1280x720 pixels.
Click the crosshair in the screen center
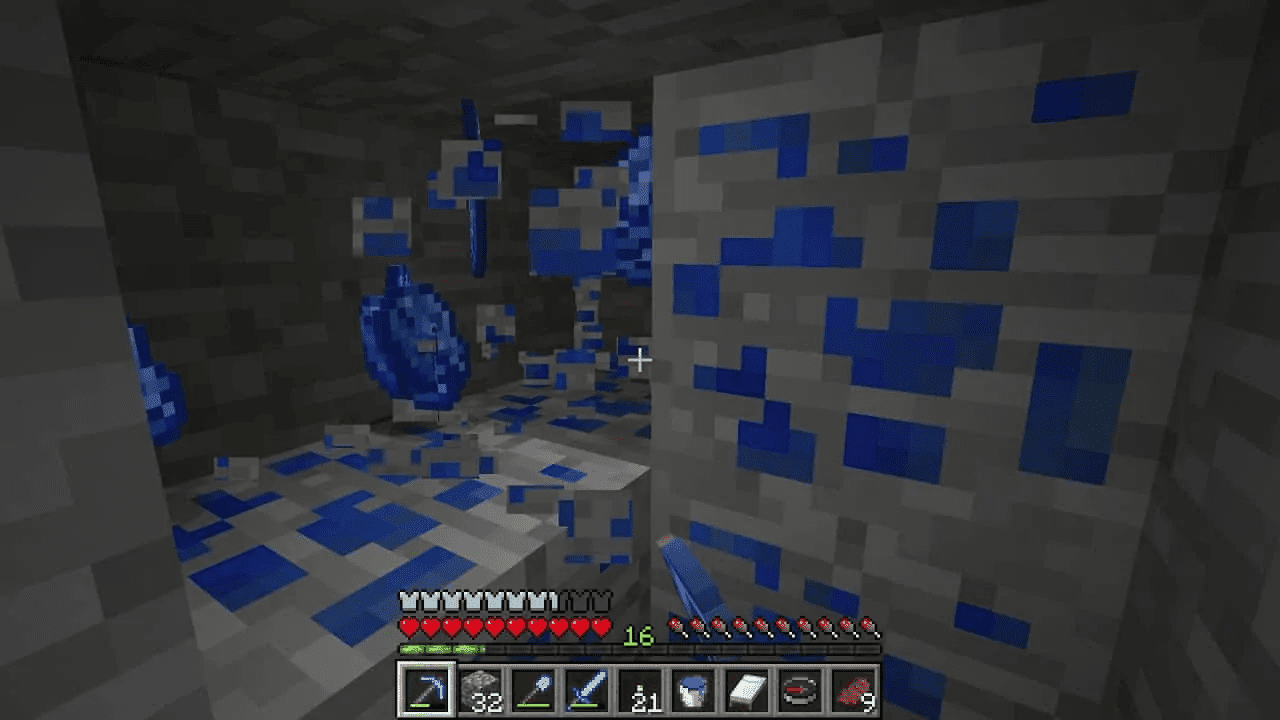pos(640,360)
